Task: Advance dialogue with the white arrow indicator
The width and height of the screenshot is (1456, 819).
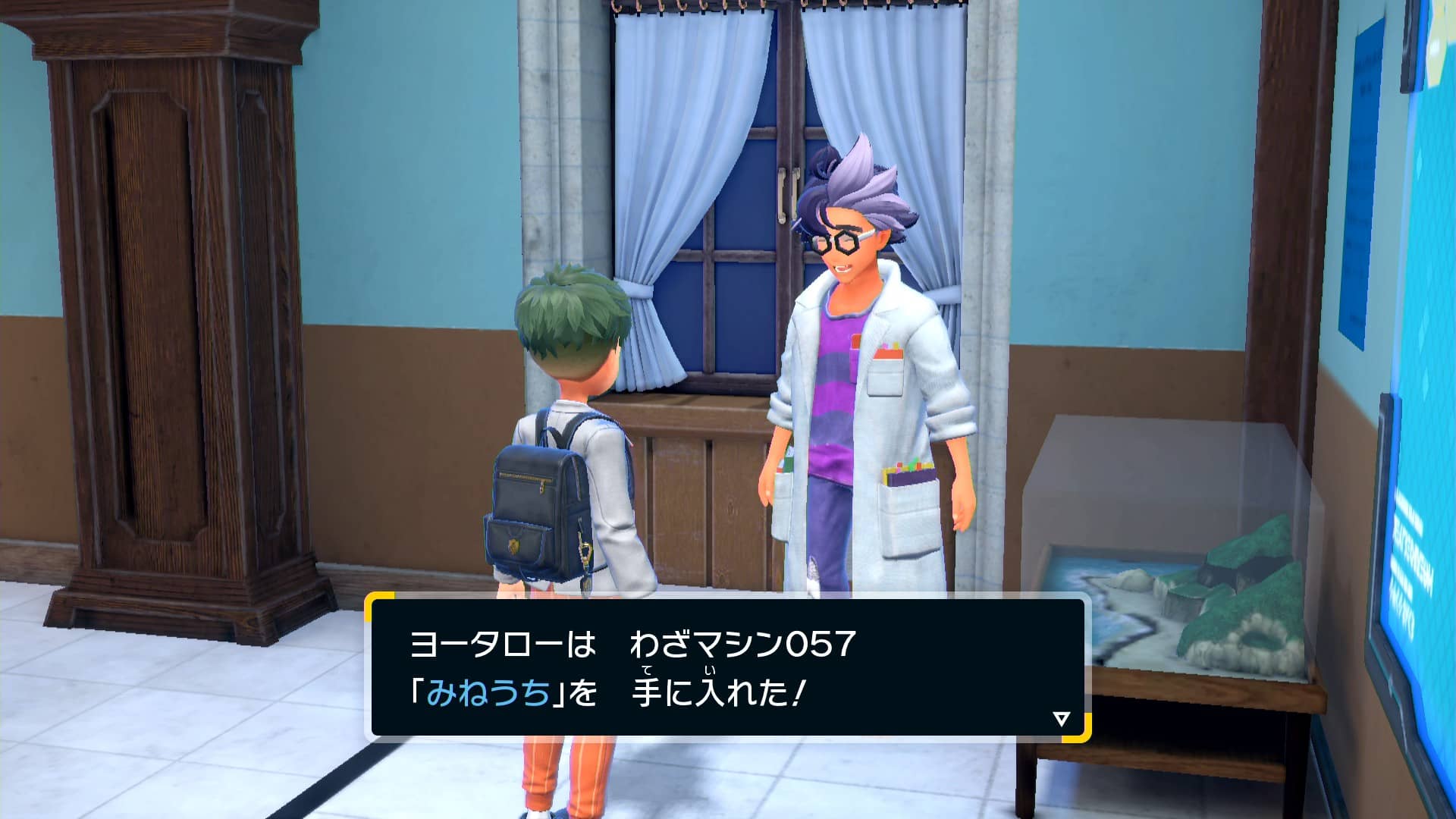Action: click(1061, 718)
